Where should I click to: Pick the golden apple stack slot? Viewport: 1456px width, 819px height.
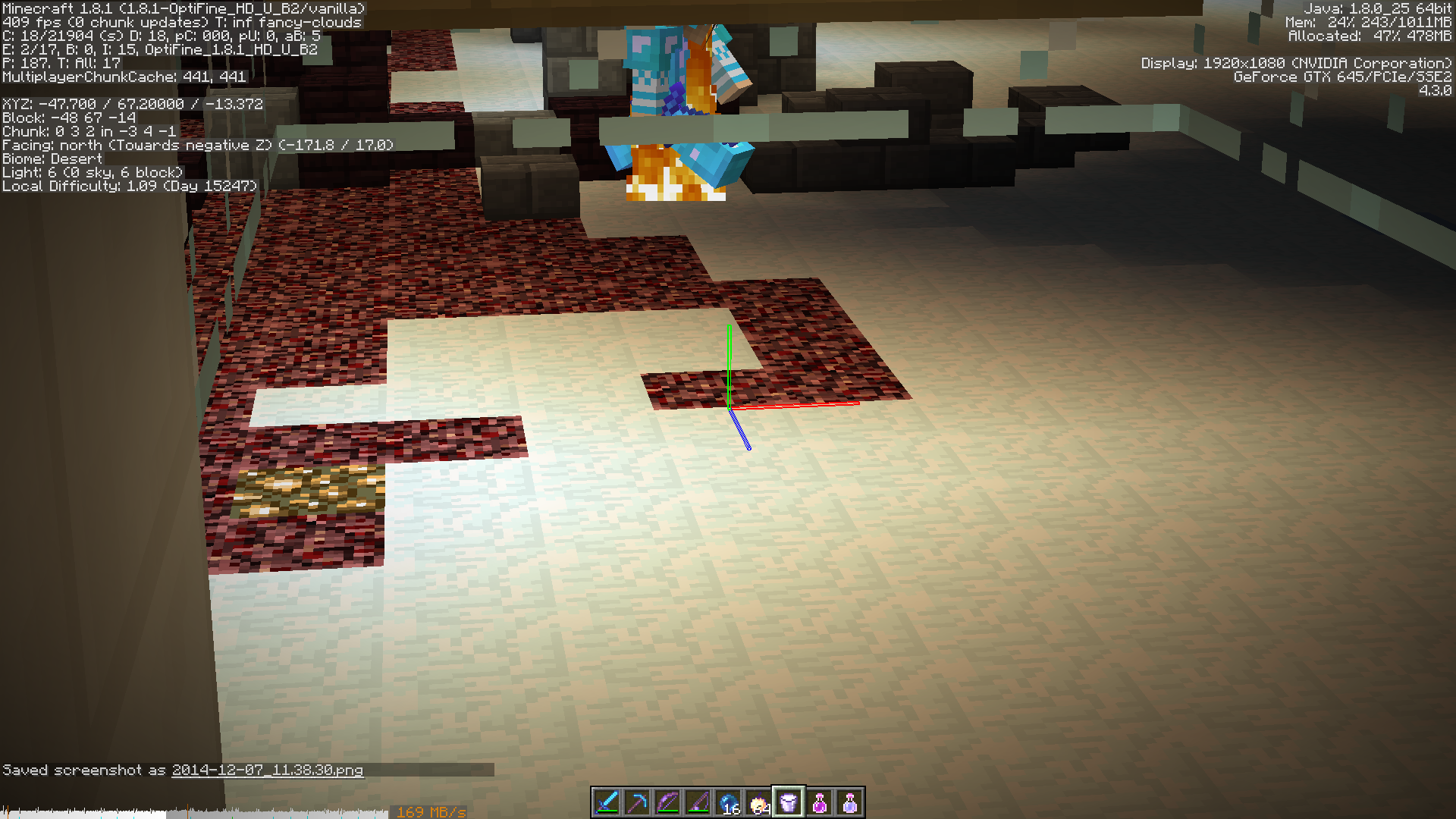758,802
